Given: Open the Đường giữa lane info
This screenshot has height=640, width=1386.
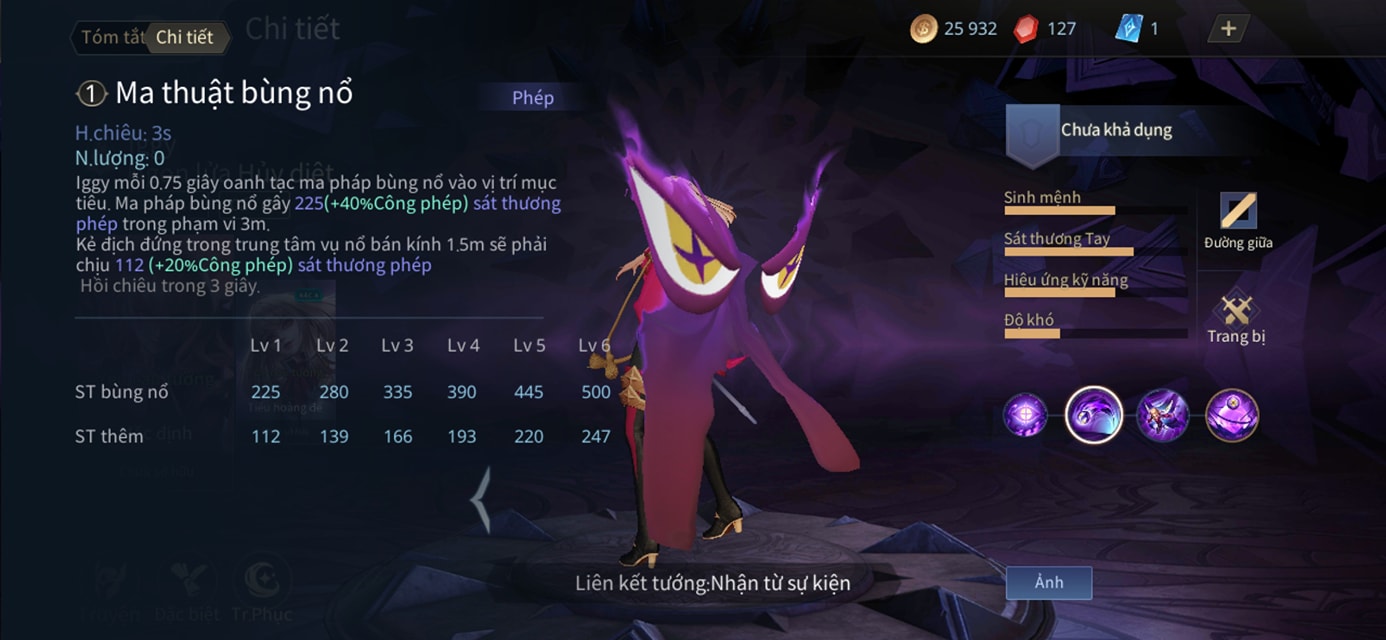Looking at the screenshot, I should (1237, 220).
